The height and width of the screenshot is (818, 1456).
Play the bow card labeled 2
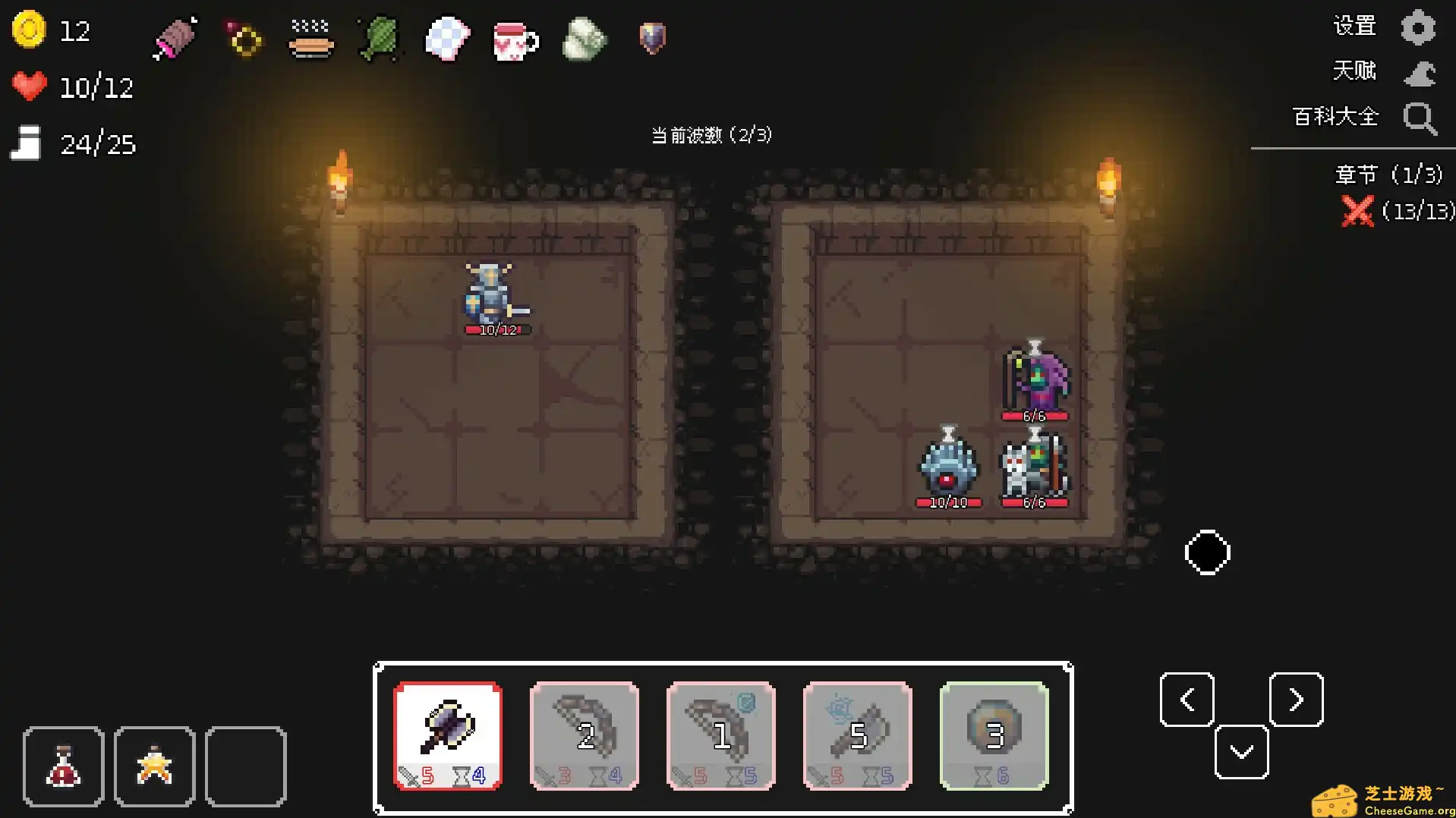tap(584, 735)
